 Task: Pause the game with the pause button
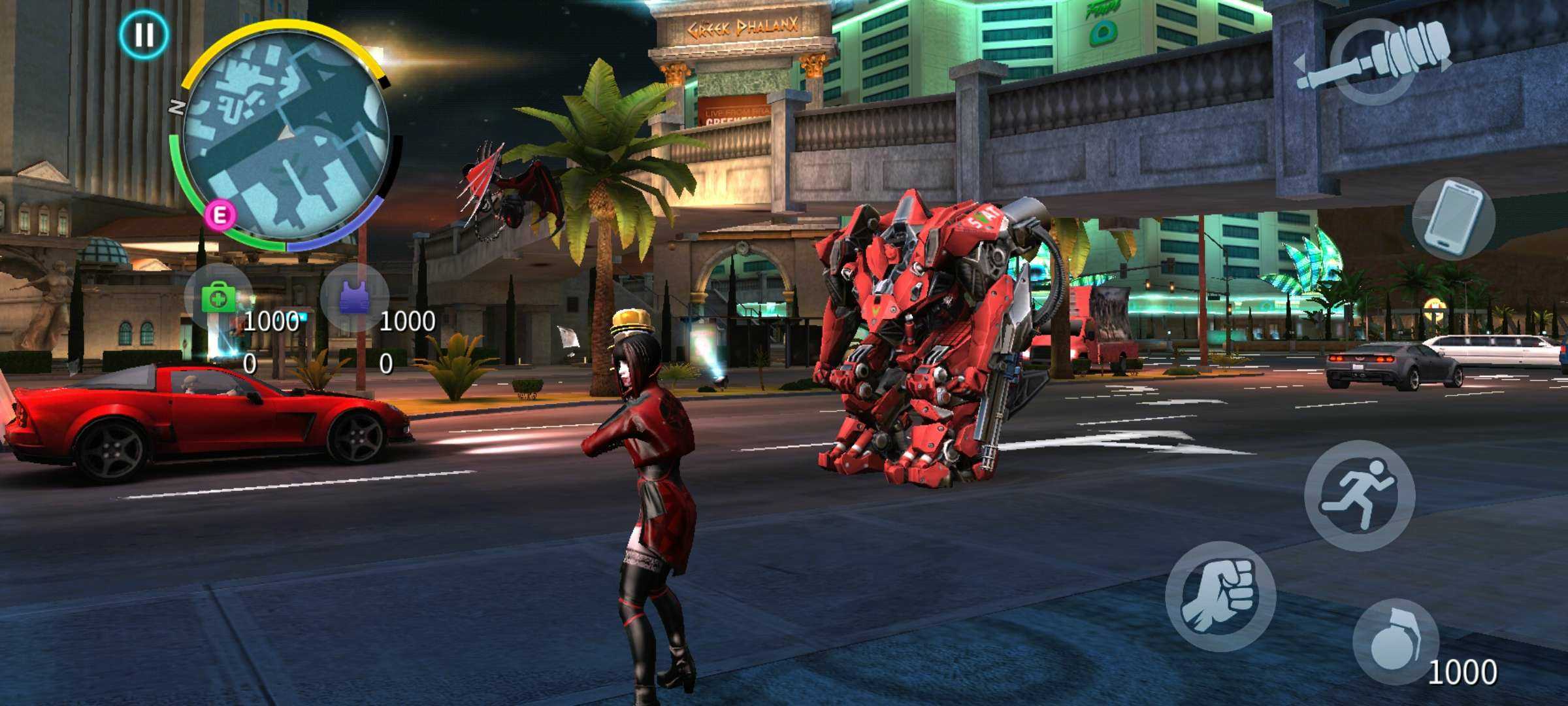click(x=144, y=34)
